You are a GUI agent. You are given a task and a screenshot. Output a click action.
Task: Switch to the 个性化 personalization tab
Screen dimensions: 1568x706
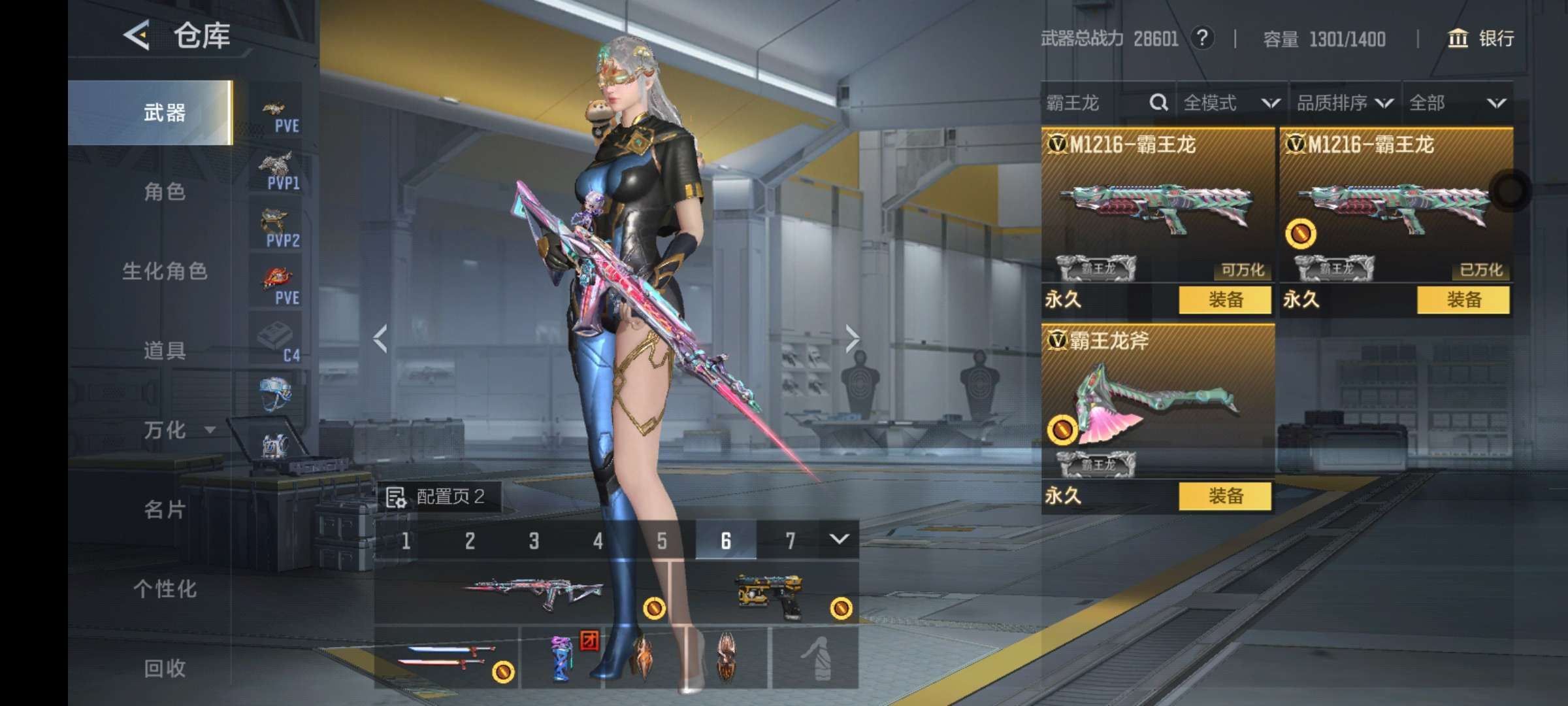[x=164, y=589]
